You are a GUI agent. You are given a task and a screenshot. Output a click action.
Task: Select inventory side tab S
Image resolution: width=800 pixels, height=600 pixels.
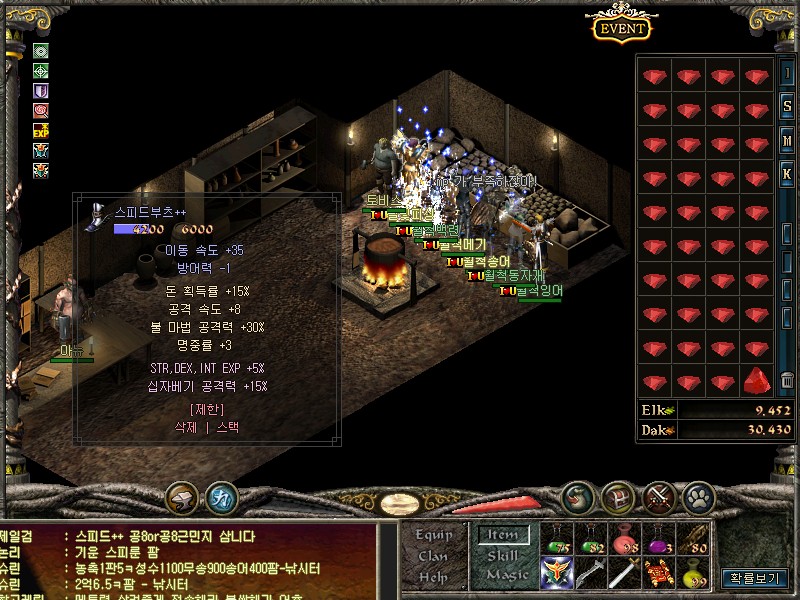(787, 106)
